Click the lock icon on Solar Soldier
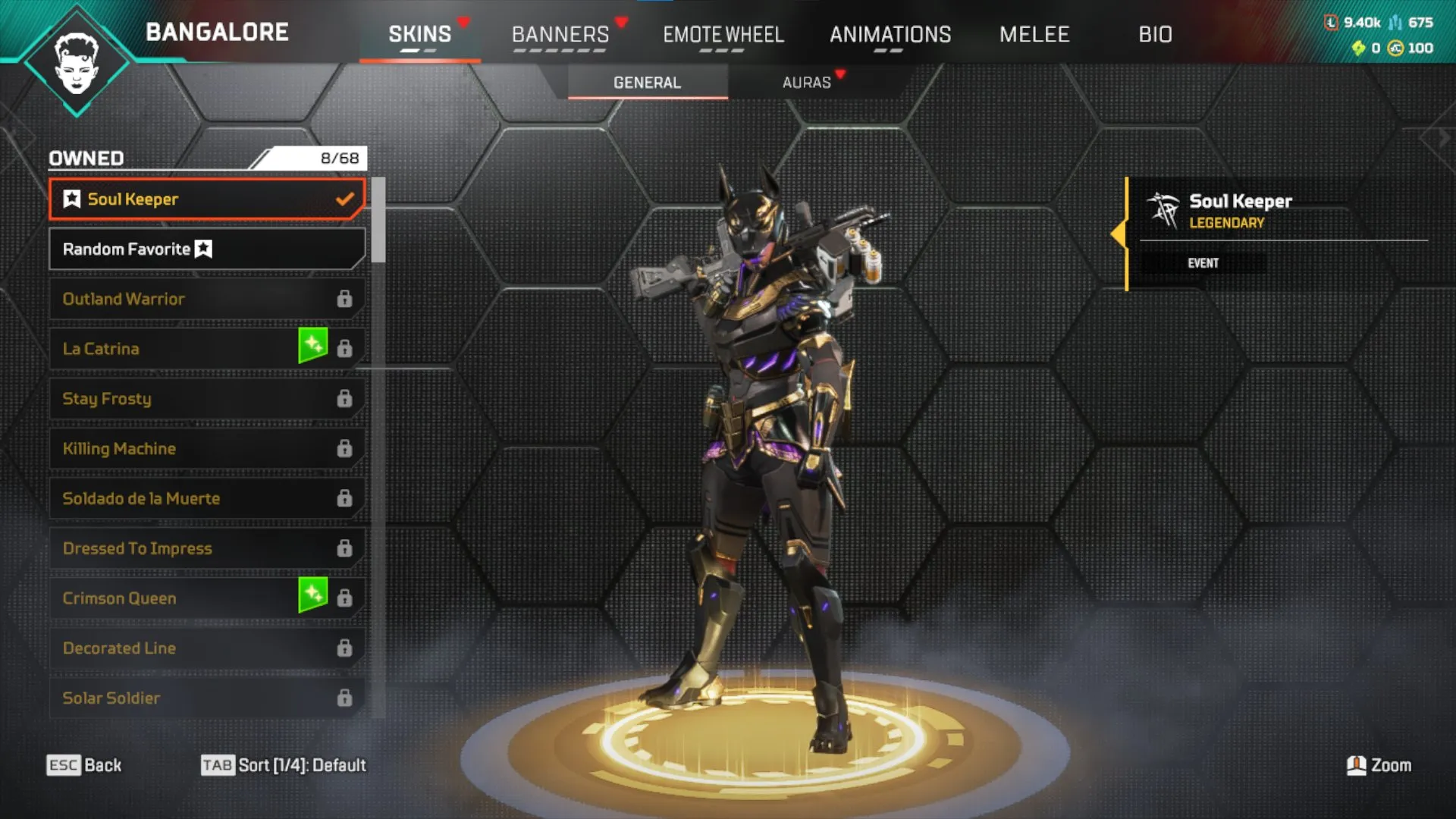Screen dimensions: 1456x819 (x=346, y=697)
